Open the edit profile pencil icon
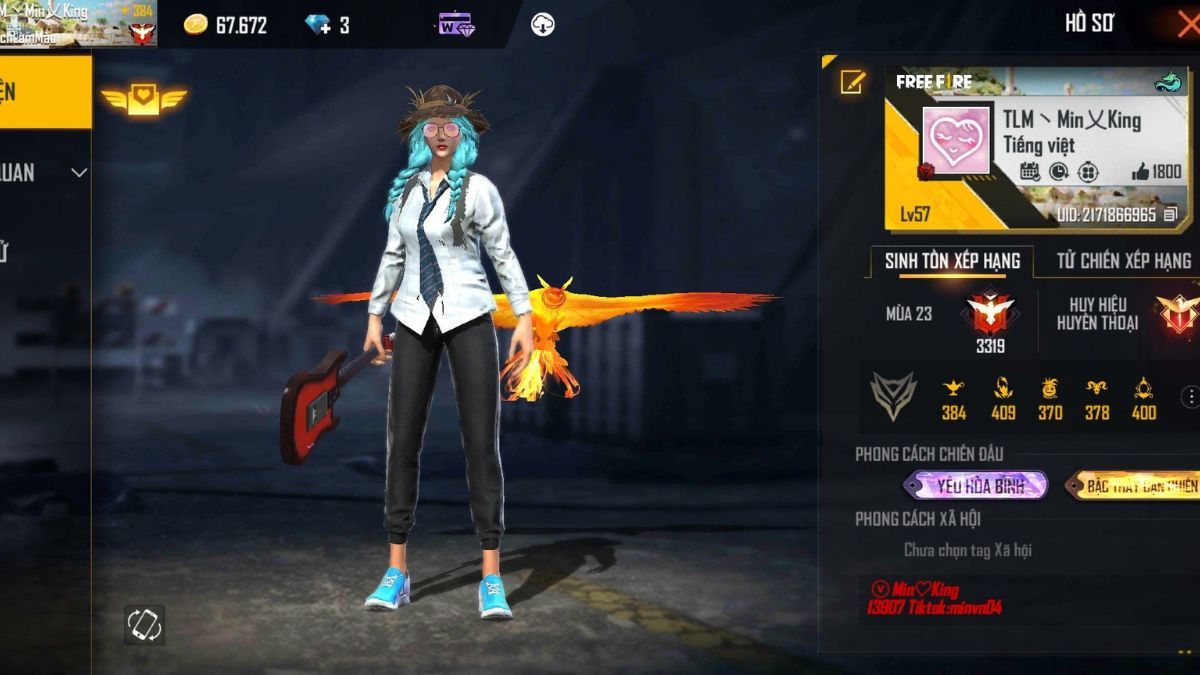Viewport: 1200px width, 675px height. (852, 82)
